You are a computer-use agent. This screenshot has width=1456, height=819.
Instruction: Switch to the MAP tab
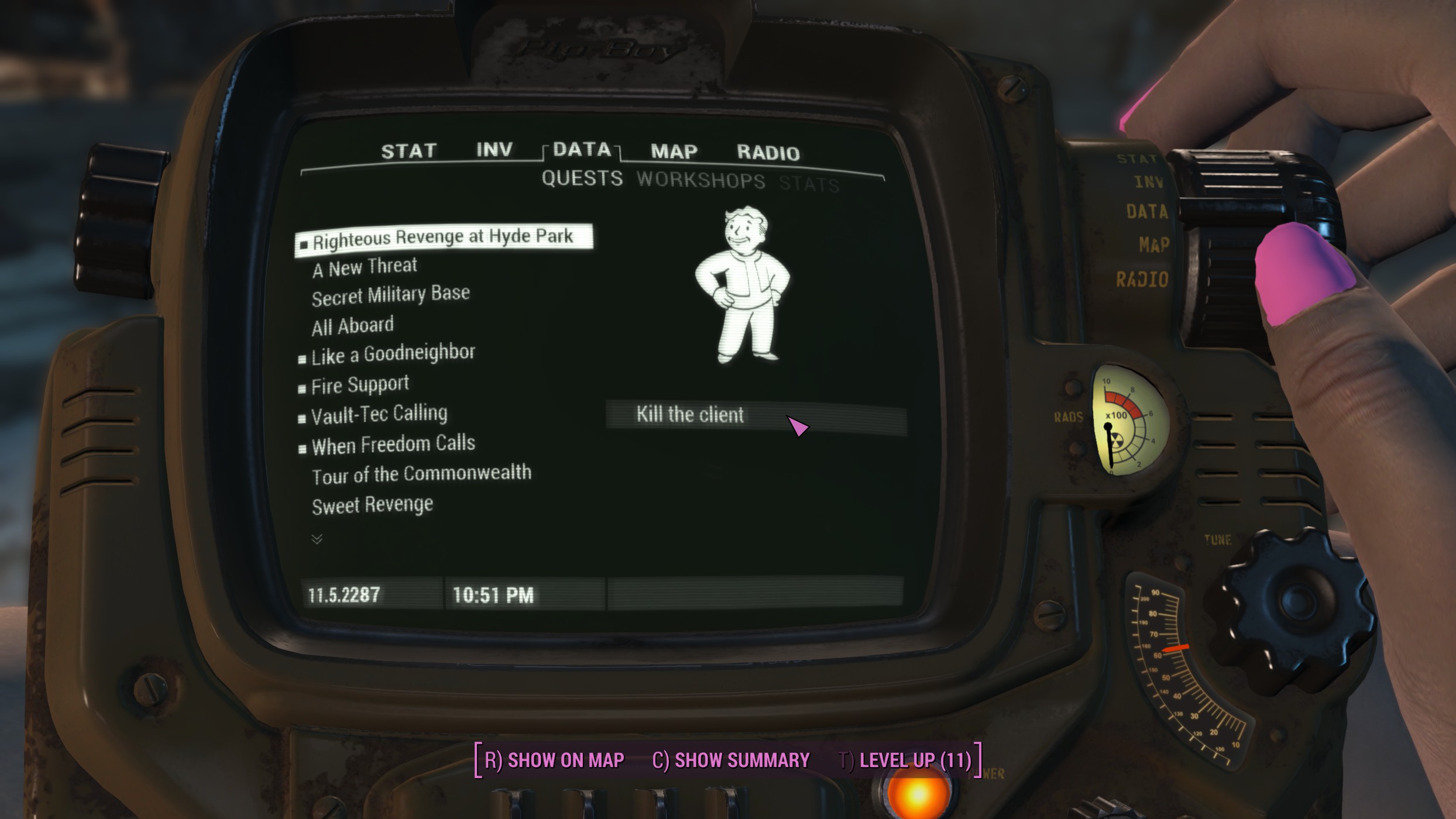click(674, 151)
